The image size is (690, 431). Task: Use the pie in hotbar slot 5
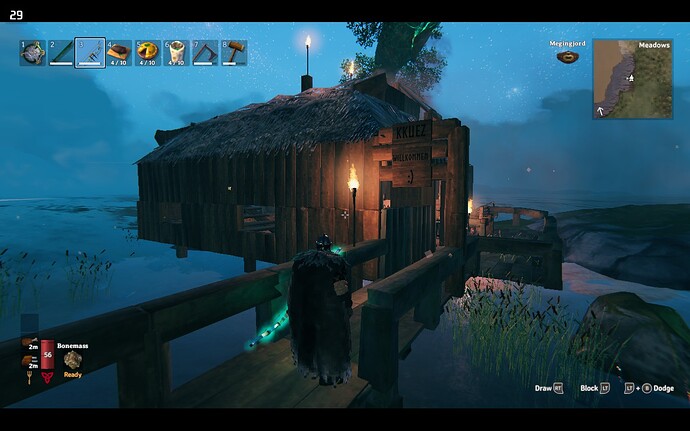pyautogui.click(x=148, y=52)
